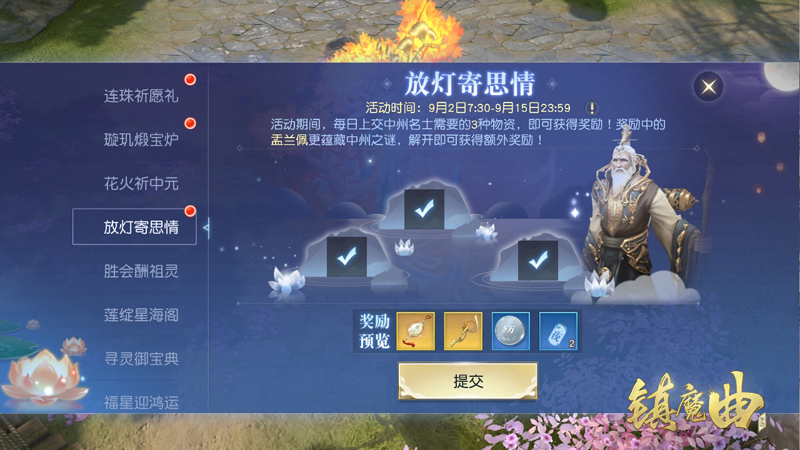View the jade pendant reward
Viewport: 800px width, 450px height.
tap(416, 331)
